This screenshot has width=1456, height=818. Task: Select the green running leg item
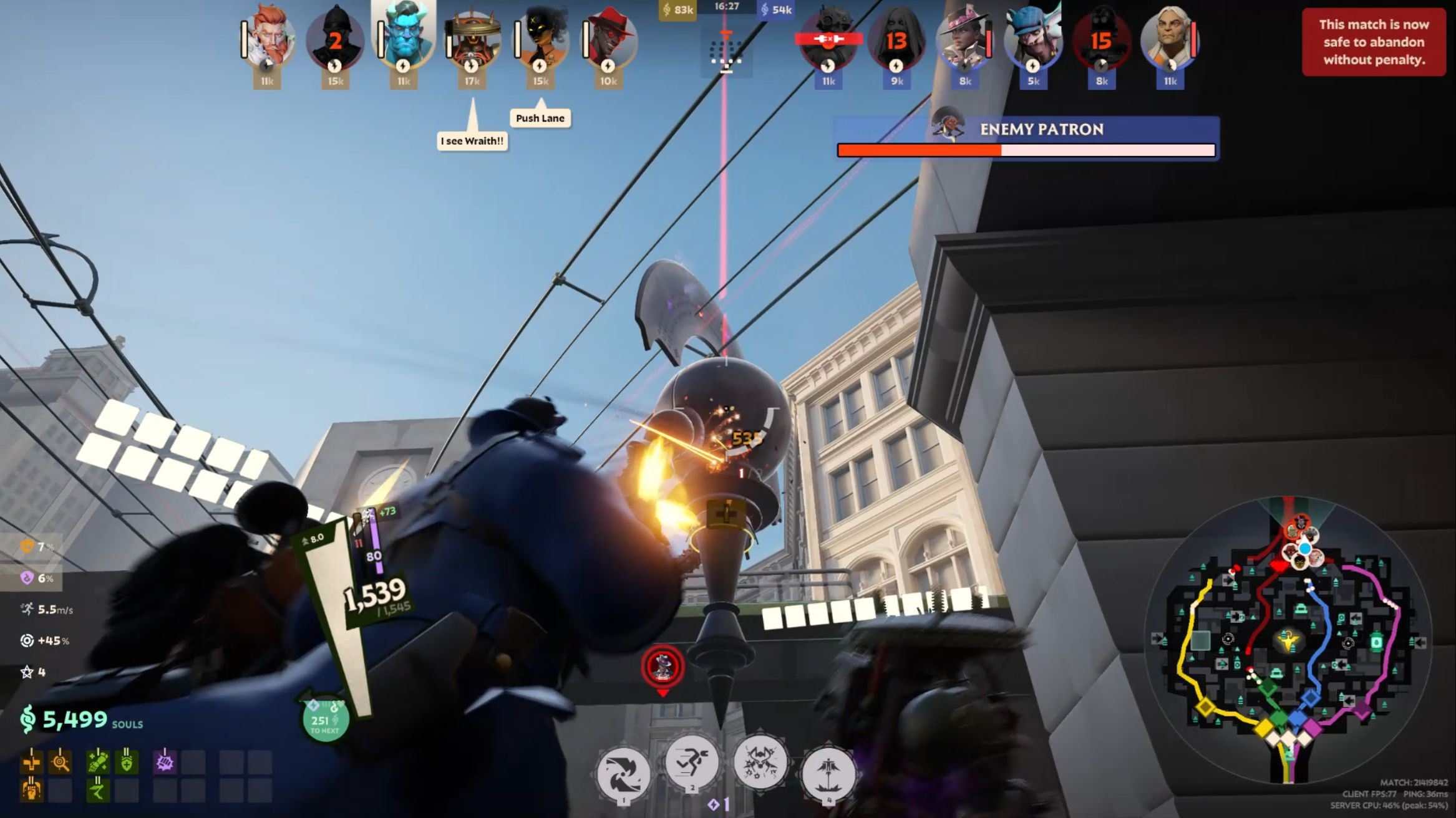[x=98, y=791]
